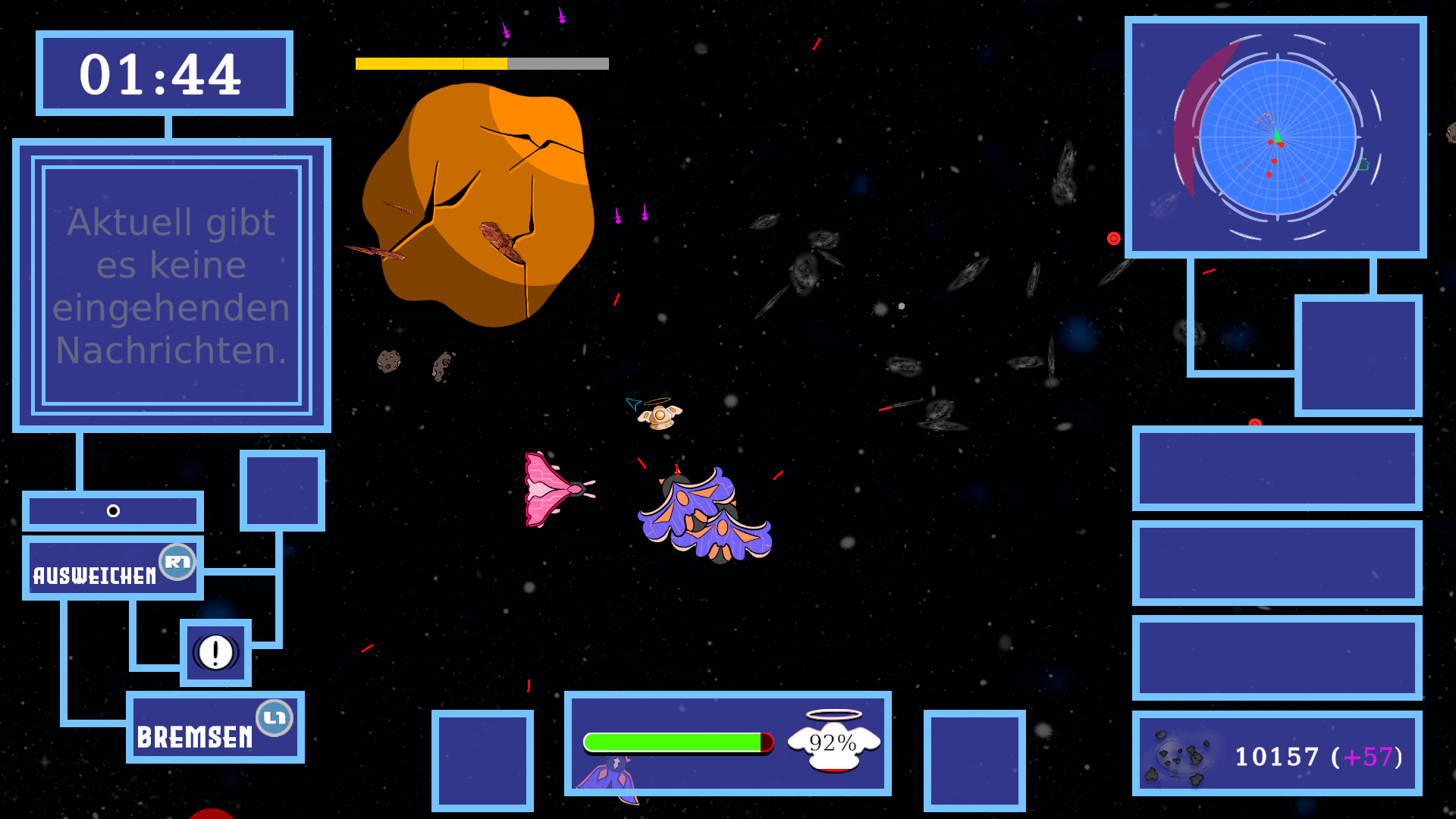This screenshot has height=819, width=1456.
Task: Expand the small square panel above AUSWEICHEN
Action: tap(281, 488)
